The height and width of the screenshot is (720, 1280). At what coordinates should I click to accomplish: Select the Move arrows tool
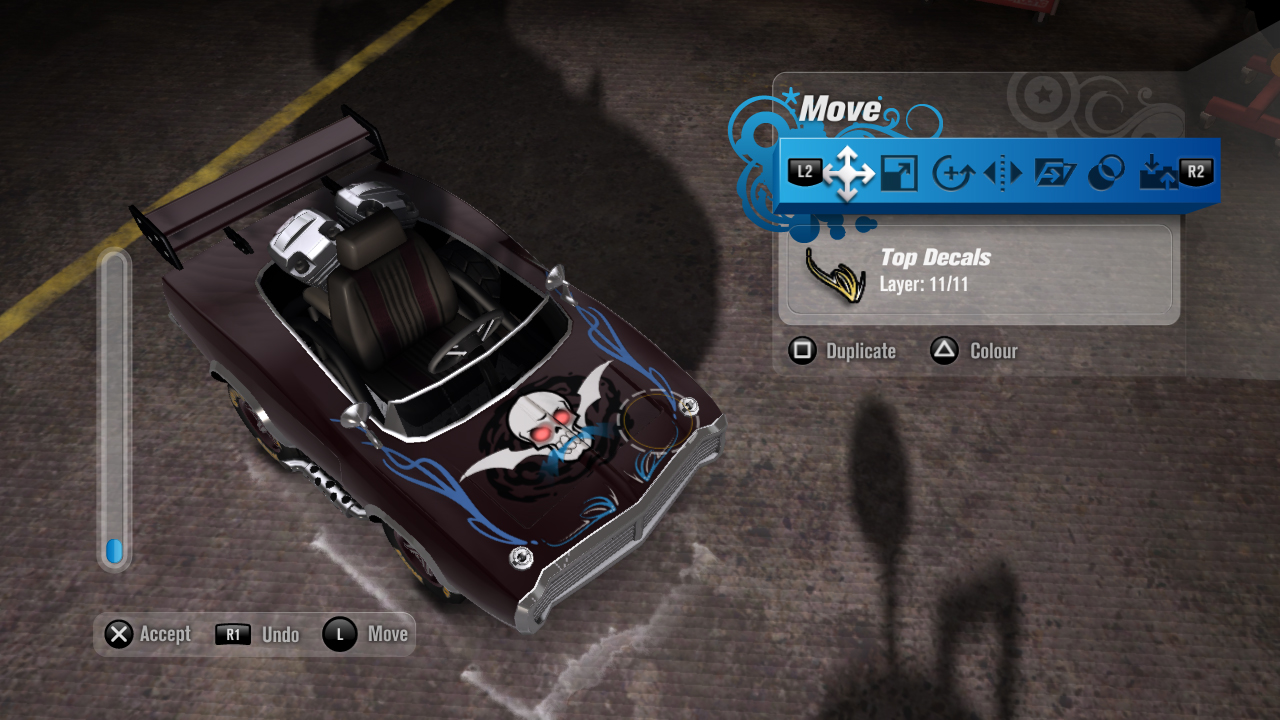848,173
